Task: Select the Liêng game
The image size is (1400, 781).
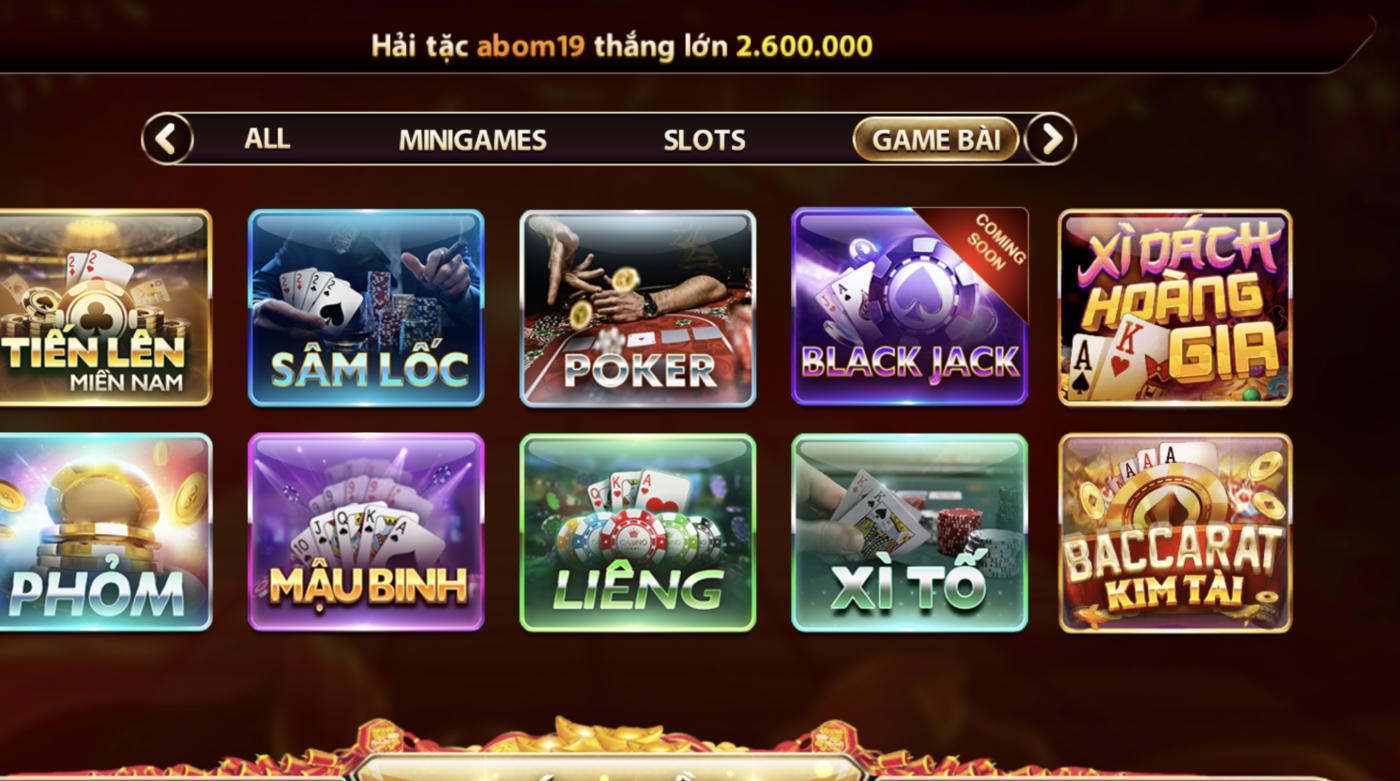Action: tap(638, 530)
